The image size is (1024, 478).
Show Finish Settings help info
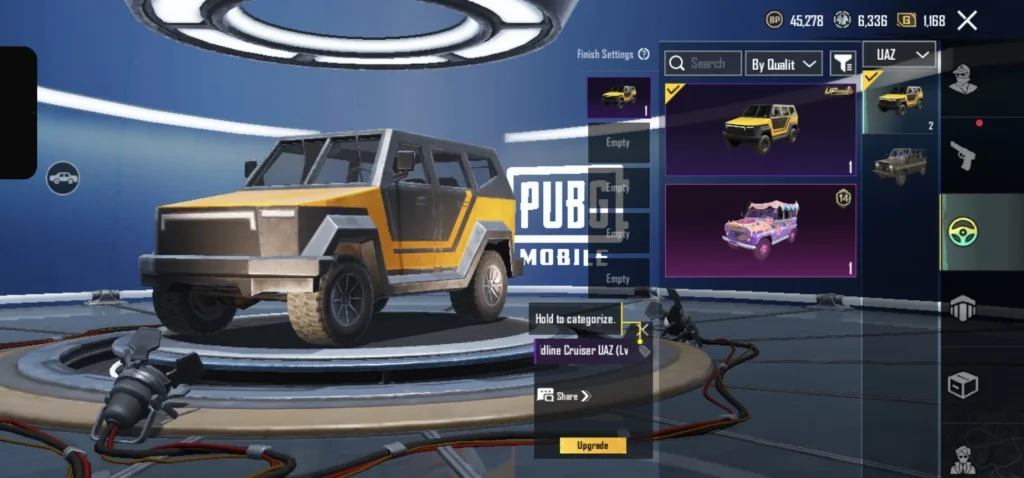644,55
